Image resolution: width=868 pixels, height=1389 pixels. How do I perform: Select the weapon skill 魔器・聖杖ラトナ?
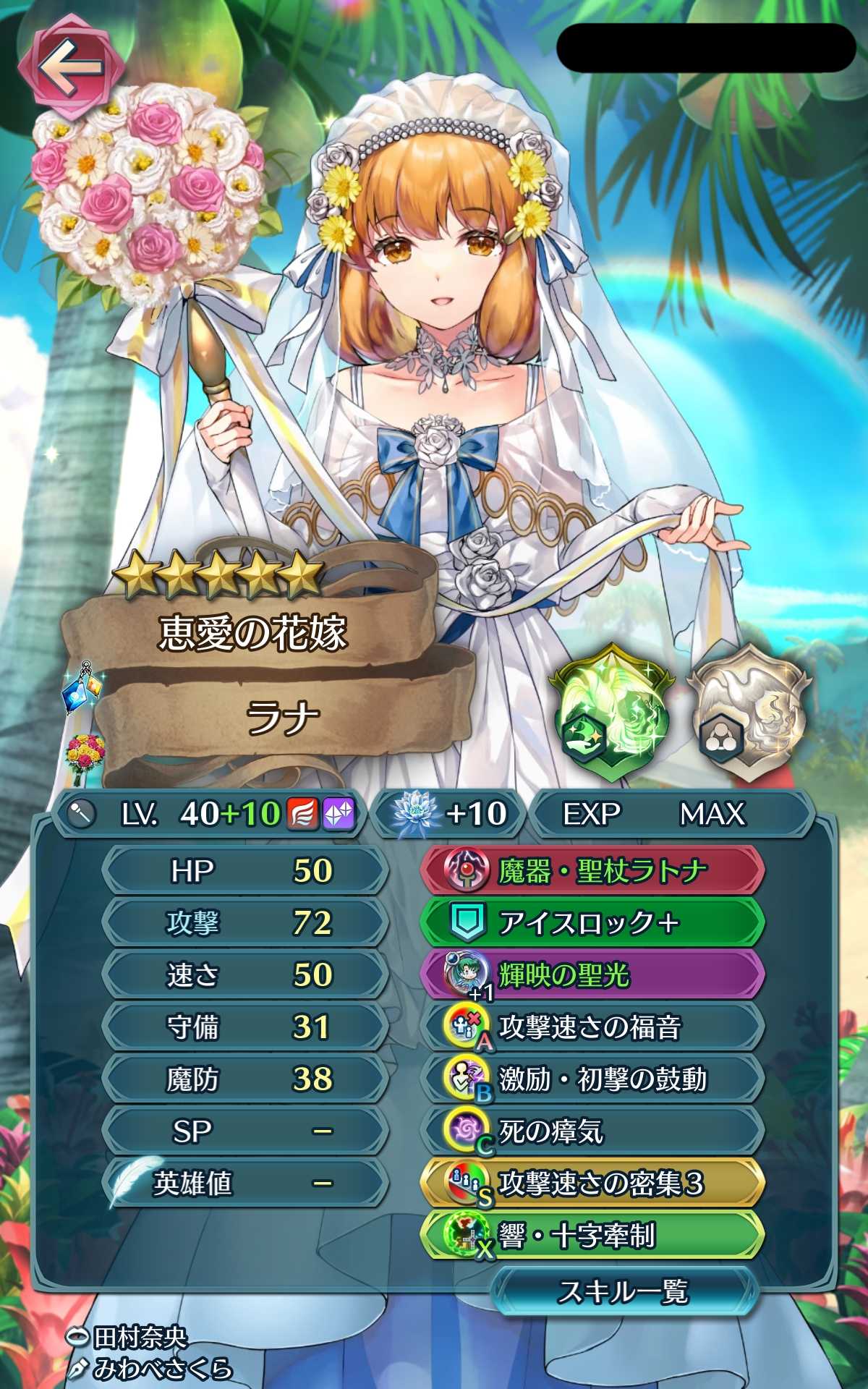click(x=592, y=870)
